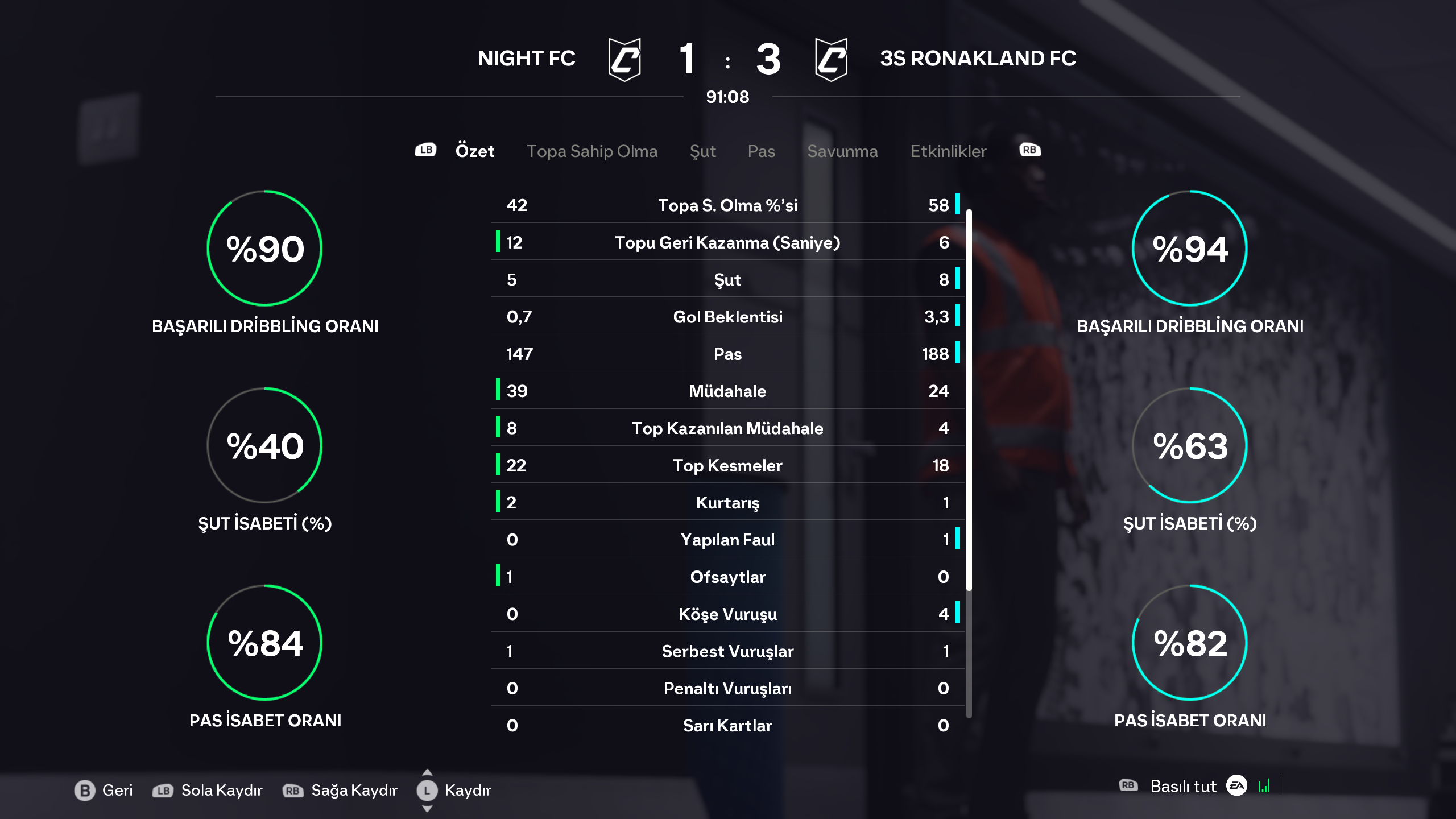1456x819 pixels.
Task: Switch to the Özet tab
Action: point(474,151)
